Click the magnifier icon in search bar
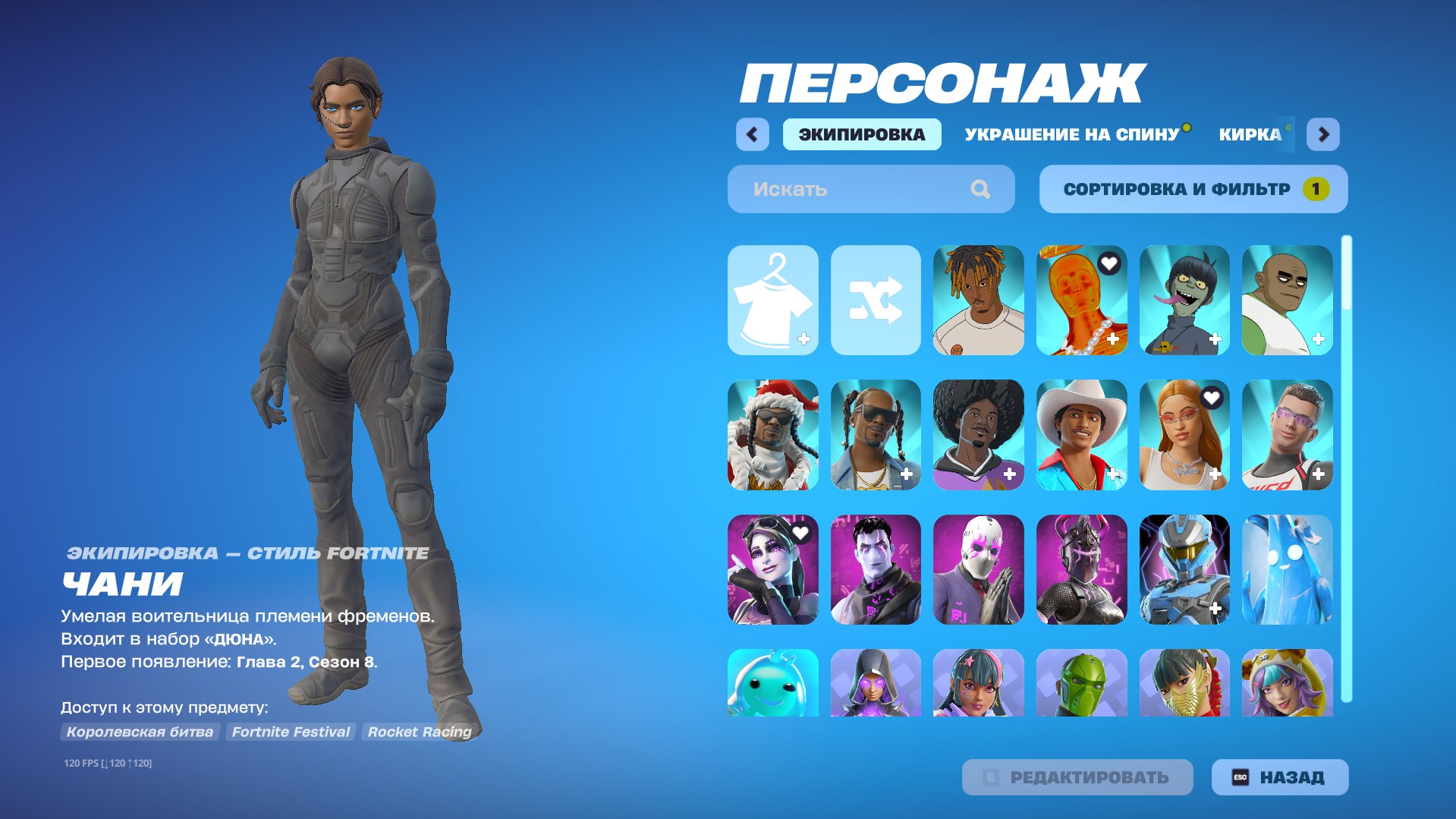Screen dimensions: 1456x819 983,189
